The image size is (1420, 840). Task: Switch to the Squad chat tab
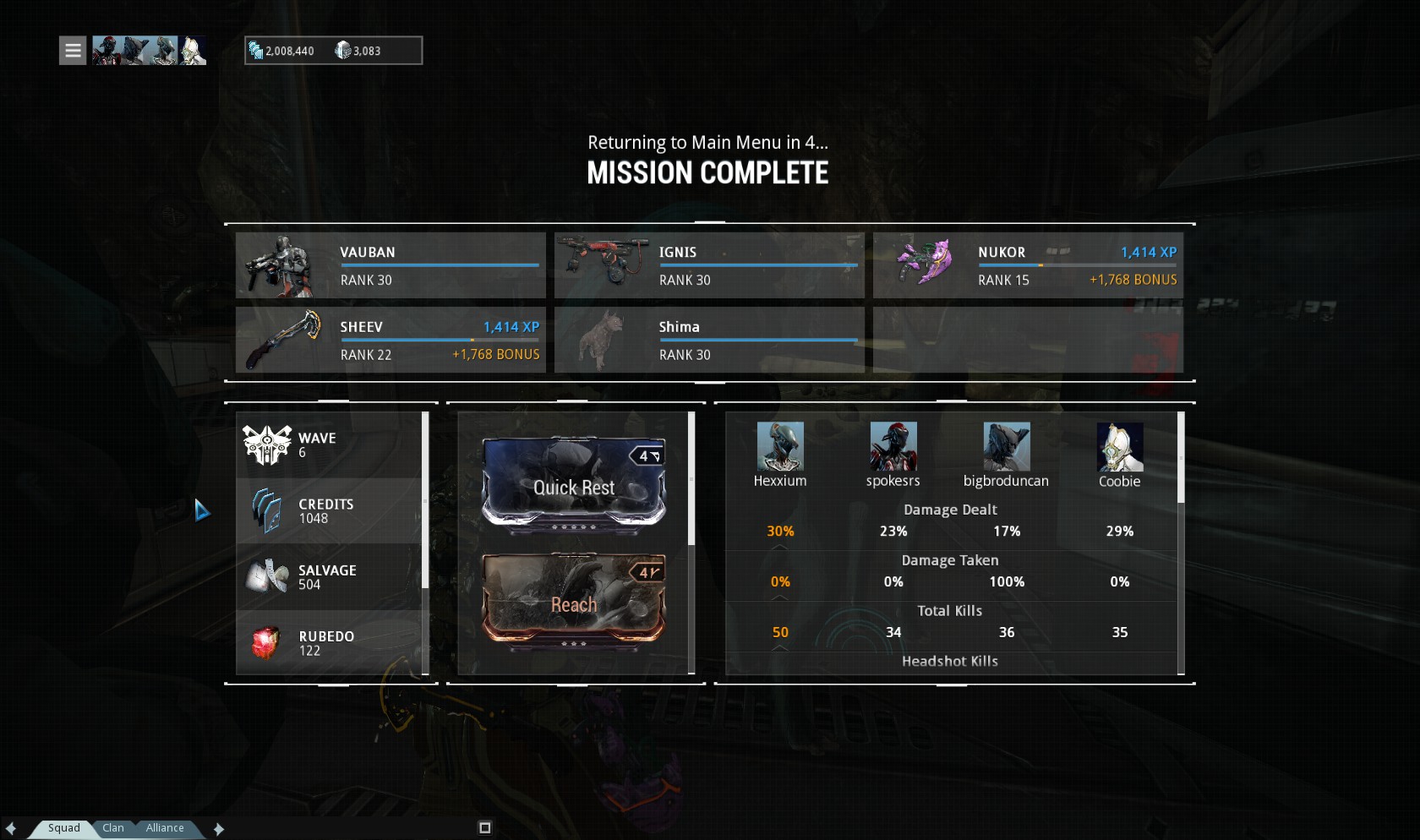[x=63, y=828]
